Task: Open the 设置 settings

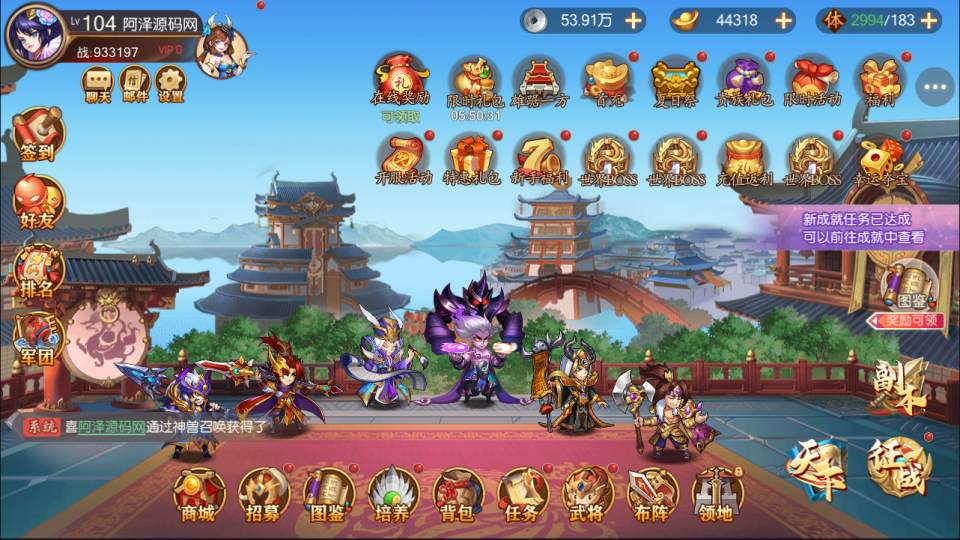Action: [x=171, y=84]
